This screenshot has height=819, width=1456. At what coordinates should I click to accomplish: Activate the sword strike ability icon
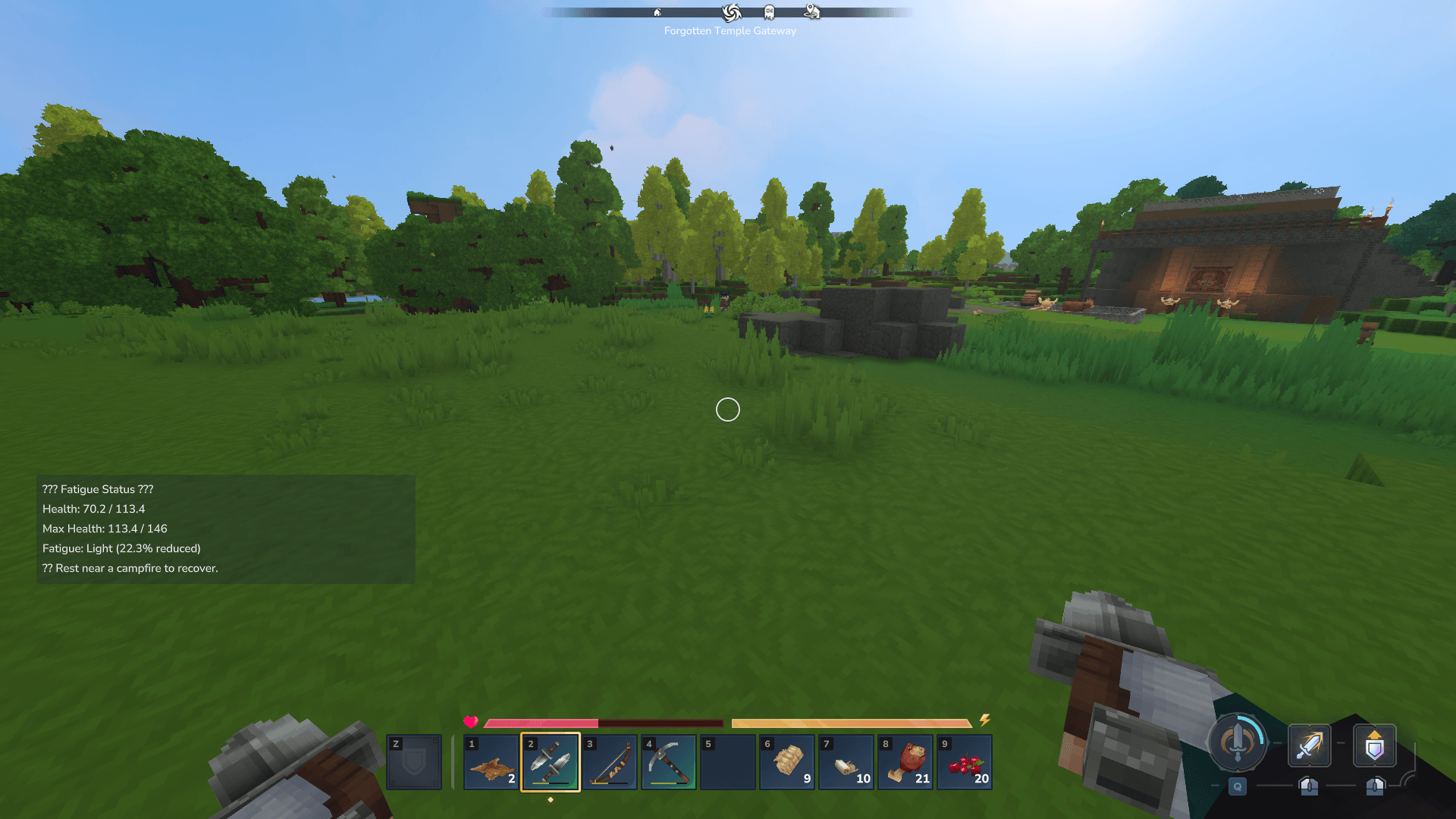click(1310, 746)
